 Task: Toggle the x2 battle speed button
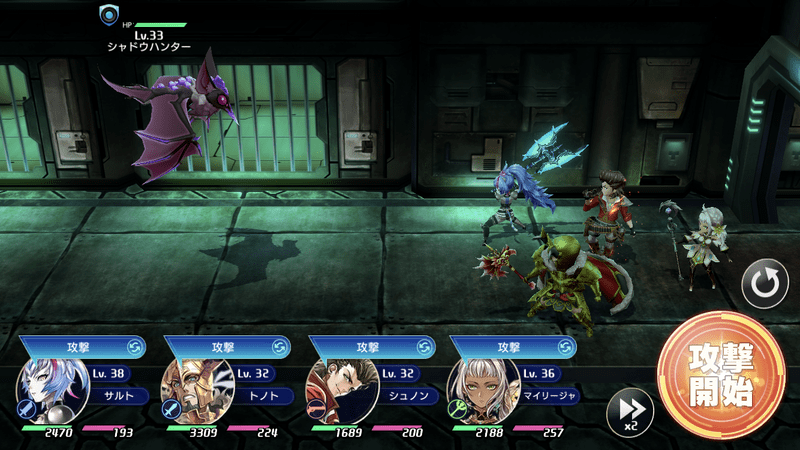[630, 411]
